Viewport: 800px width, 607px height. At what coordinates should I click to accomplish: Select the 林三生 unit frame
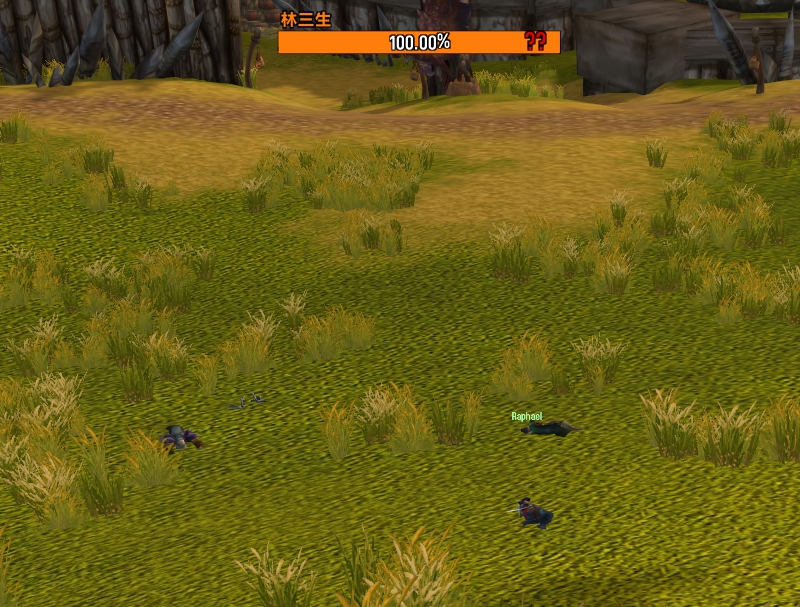coord(418,42)
